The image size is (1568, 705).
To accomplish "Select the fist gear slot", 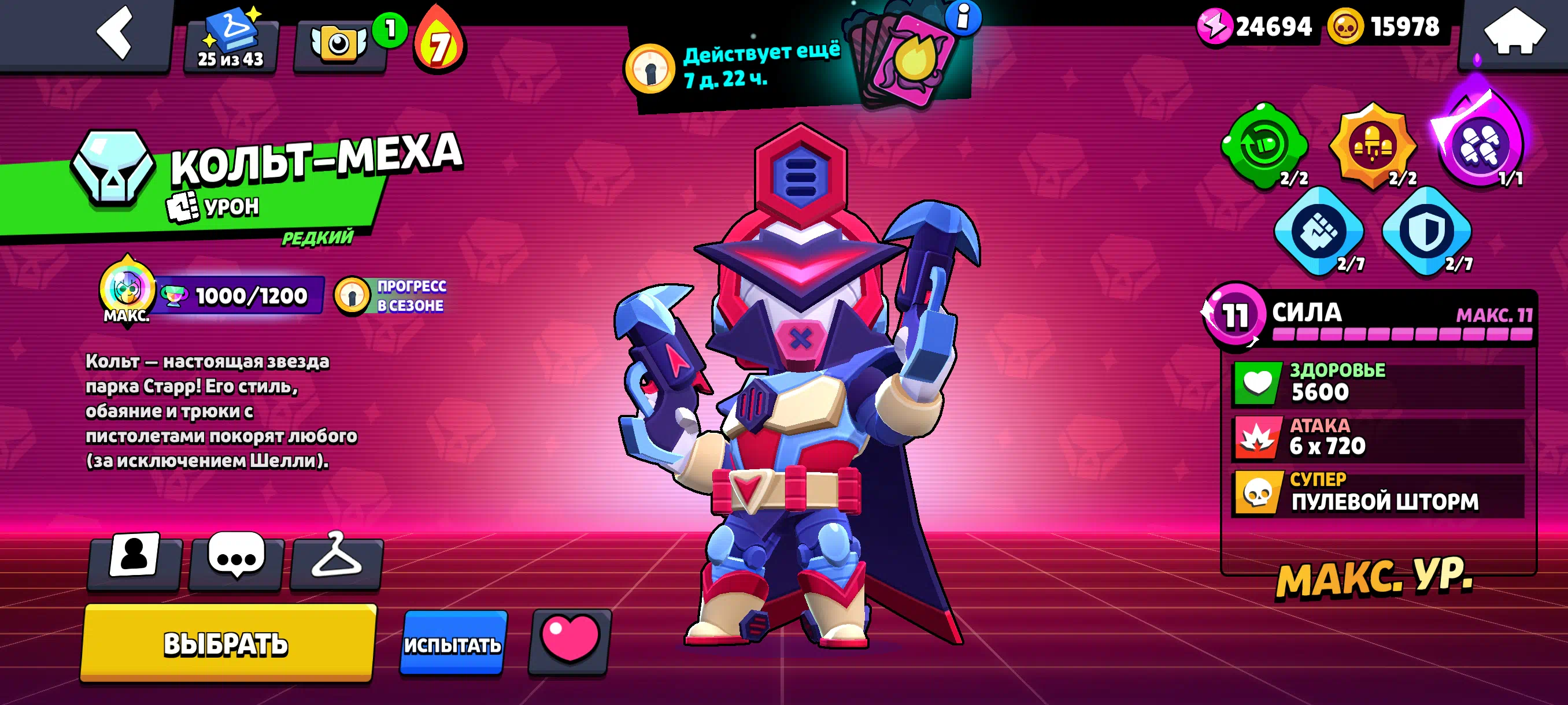I will pos(1318,231).
